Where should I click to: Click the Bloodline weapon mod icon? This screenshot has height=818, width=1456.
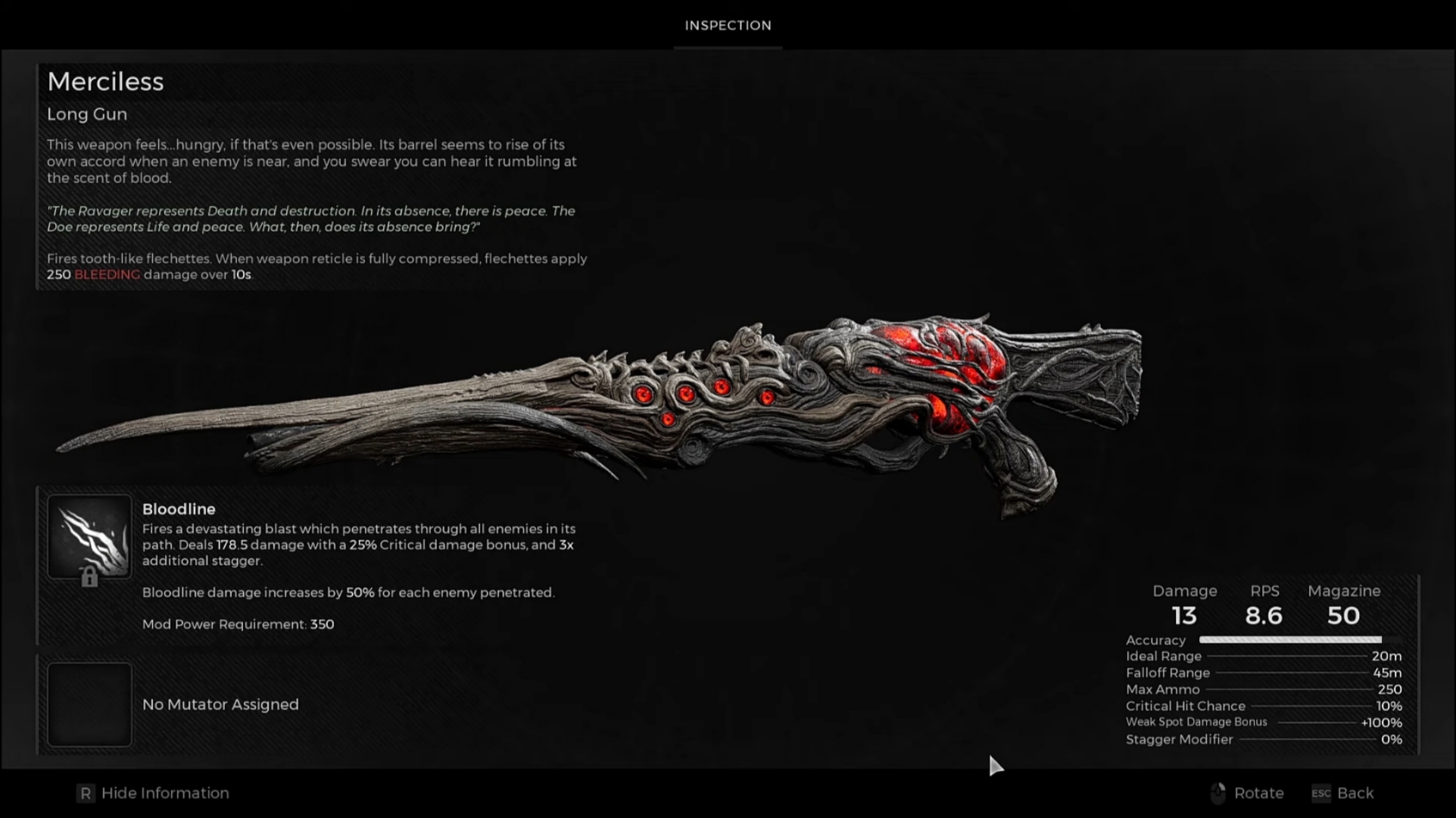click(x=89, y=536)
